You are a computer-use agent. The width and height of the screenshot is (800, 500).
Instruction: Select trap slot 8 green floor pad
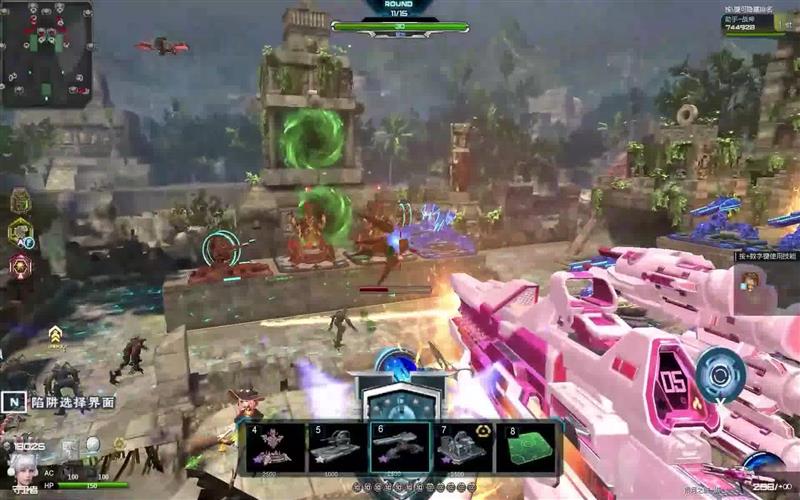(x=525, y=447)
